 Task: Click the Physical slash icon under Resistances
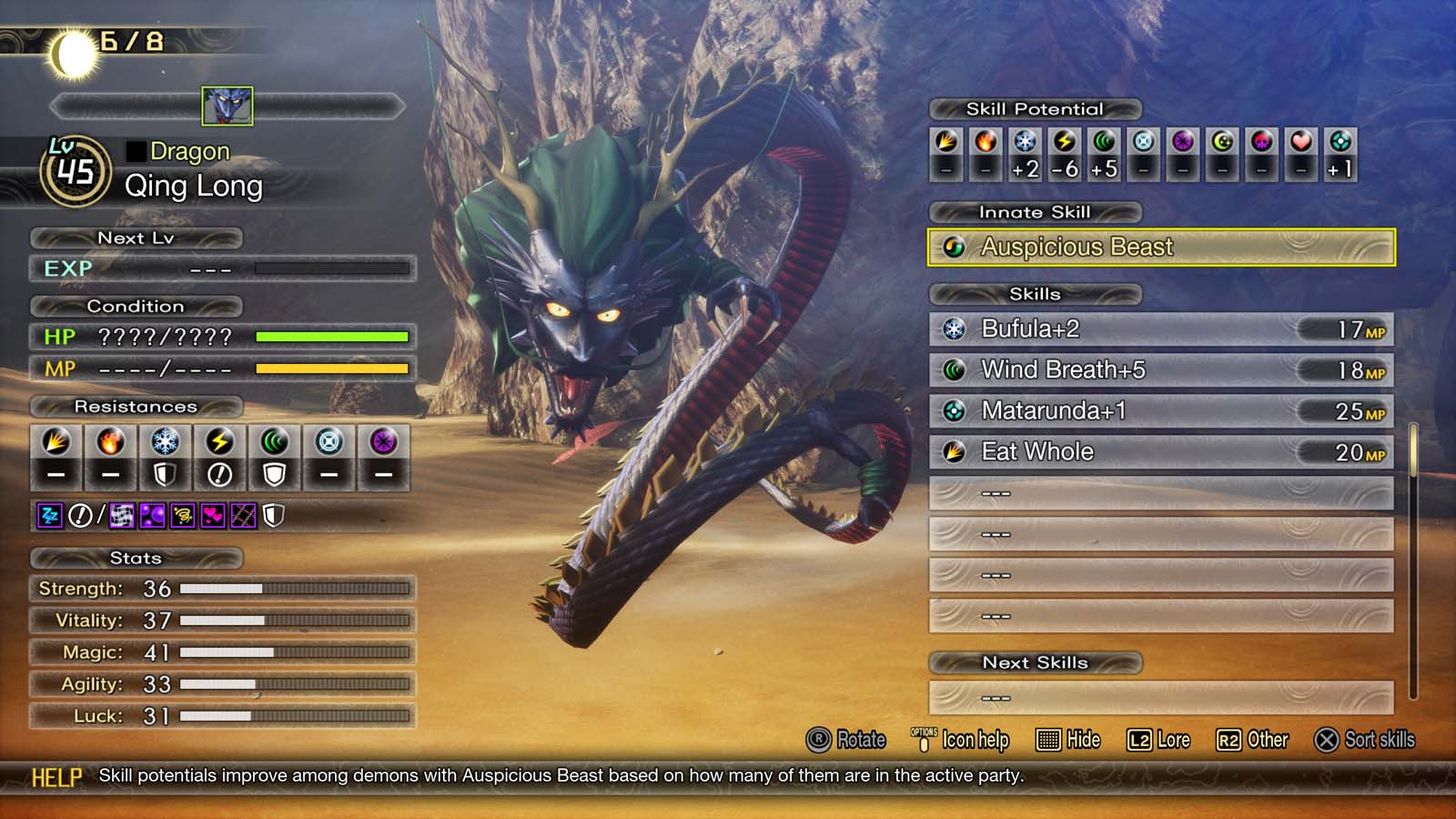[56, 443]
